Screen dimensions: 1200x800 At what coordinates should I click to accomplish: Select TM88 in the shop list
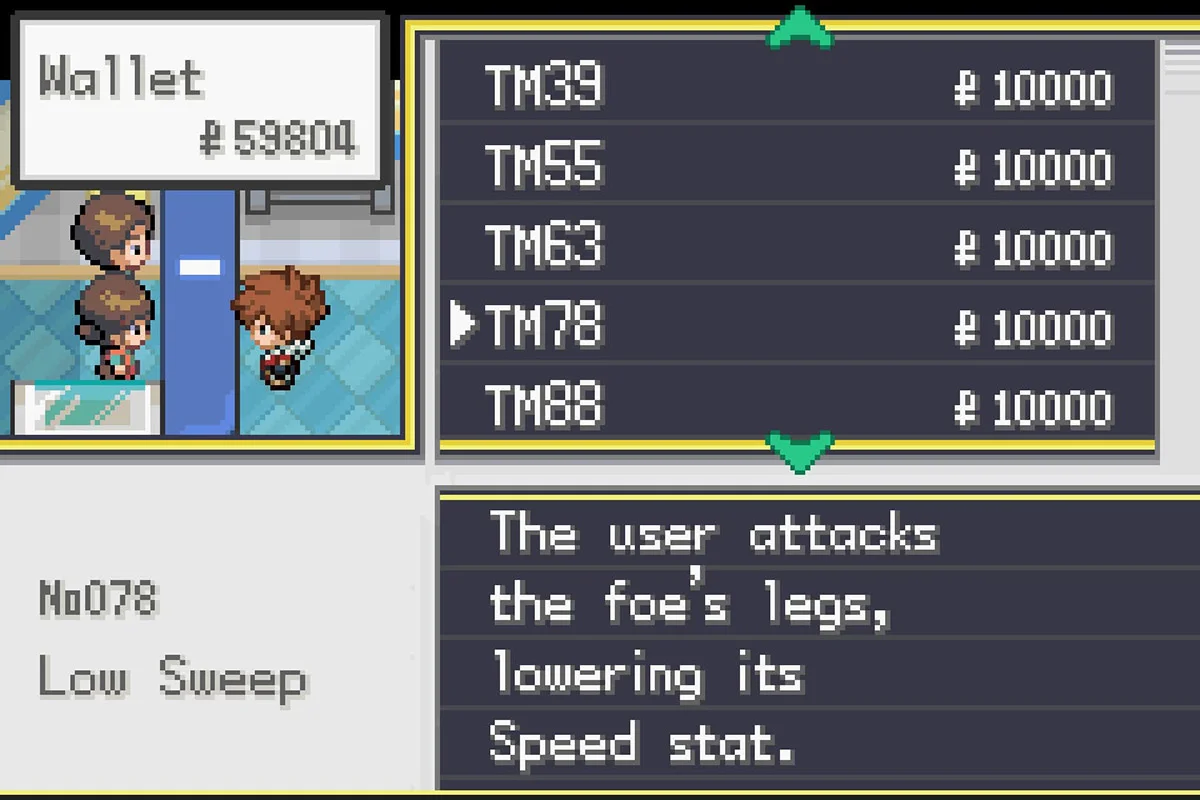(x=545, y=406)
